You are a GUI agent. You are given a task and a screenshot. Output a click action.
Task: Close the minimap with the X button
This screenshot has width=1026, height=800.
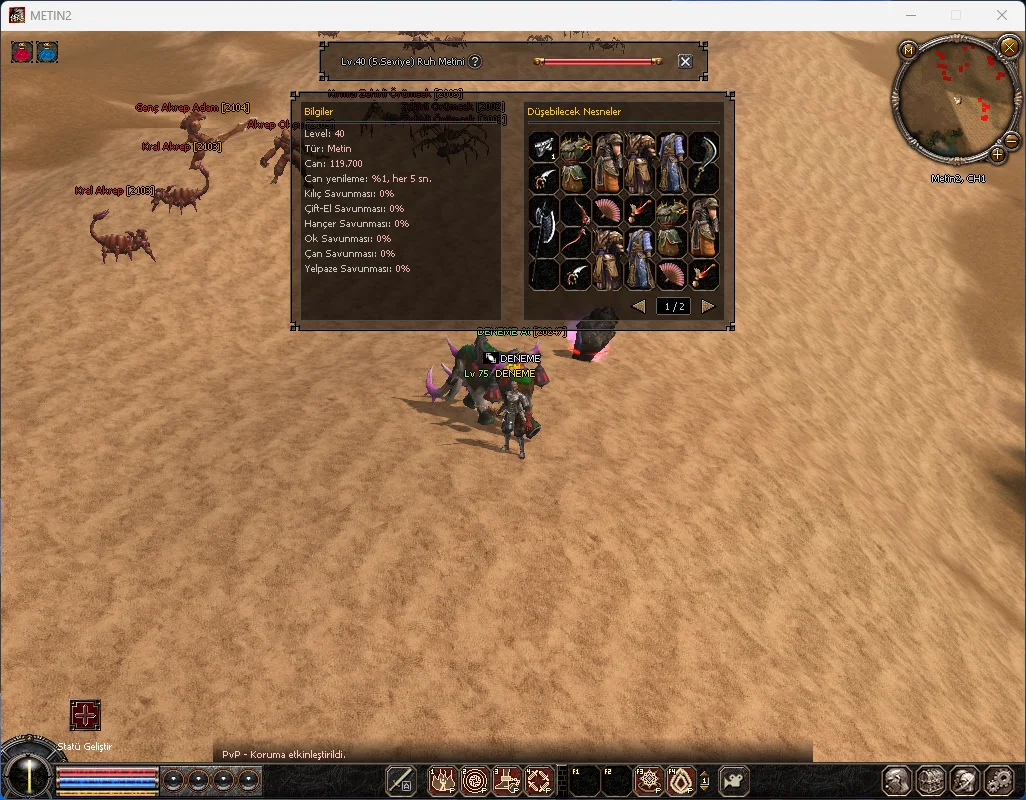click(x=1008, y=46)
